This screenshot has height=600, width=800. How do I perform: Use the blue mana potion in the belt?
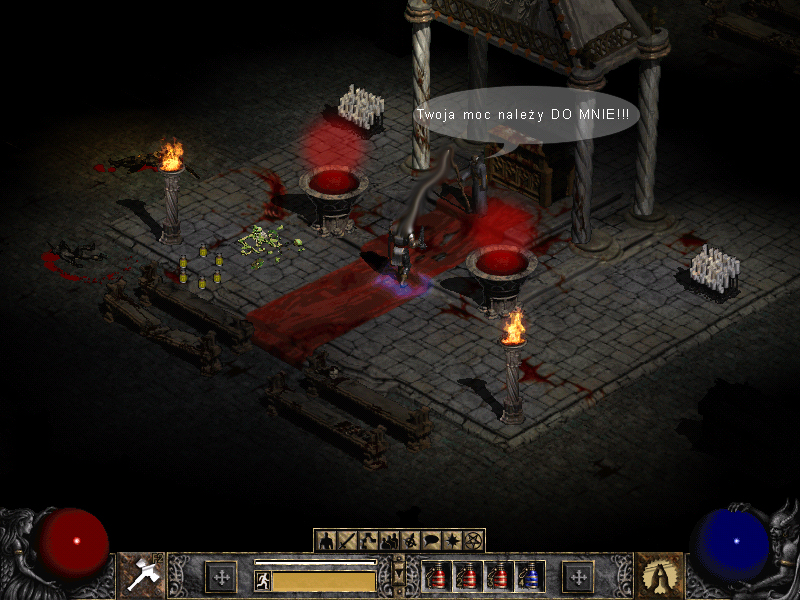531,576
